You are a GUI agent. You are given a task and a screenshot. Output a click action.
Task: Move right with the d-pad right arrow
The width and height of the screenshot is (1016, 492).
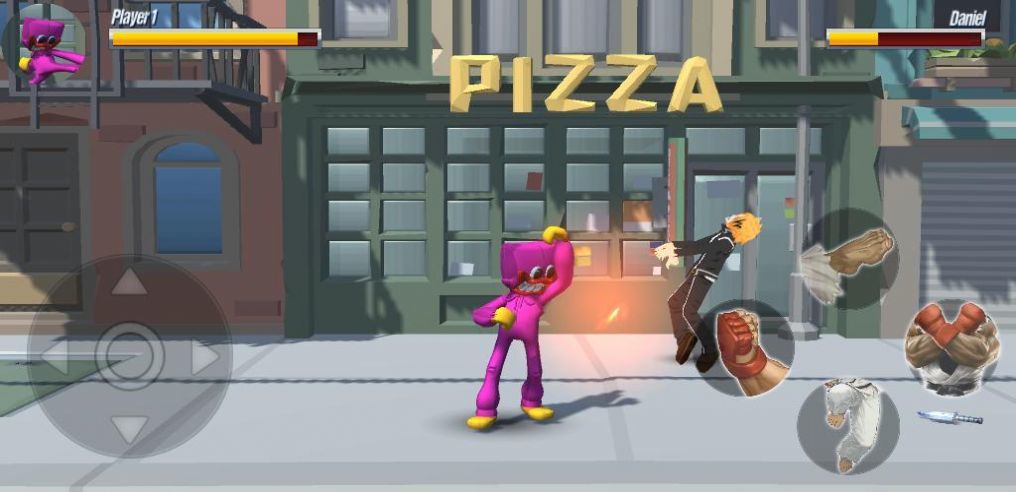(205, 357)
